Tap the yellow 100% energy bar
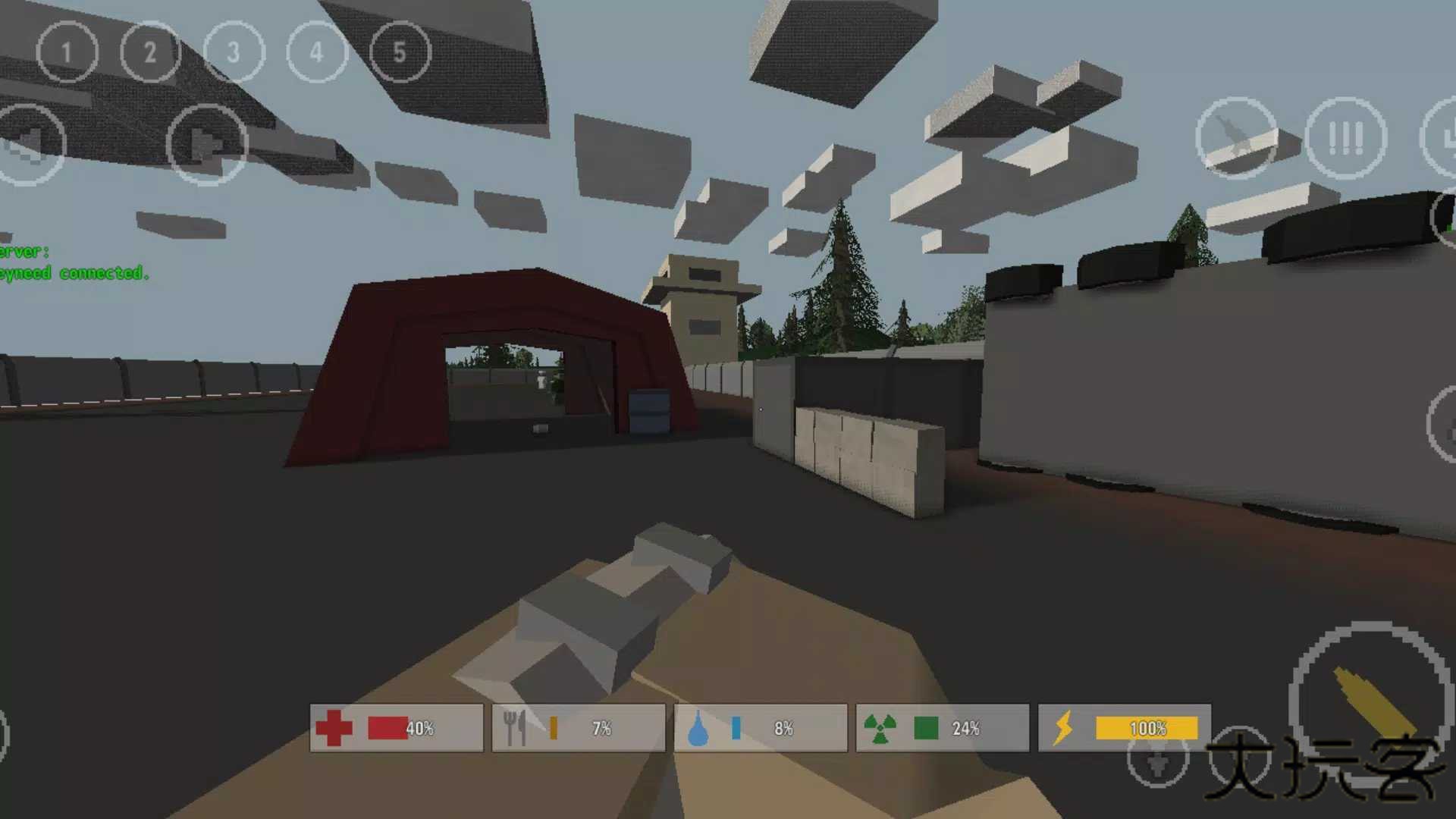 click(x=1145, y=728)
